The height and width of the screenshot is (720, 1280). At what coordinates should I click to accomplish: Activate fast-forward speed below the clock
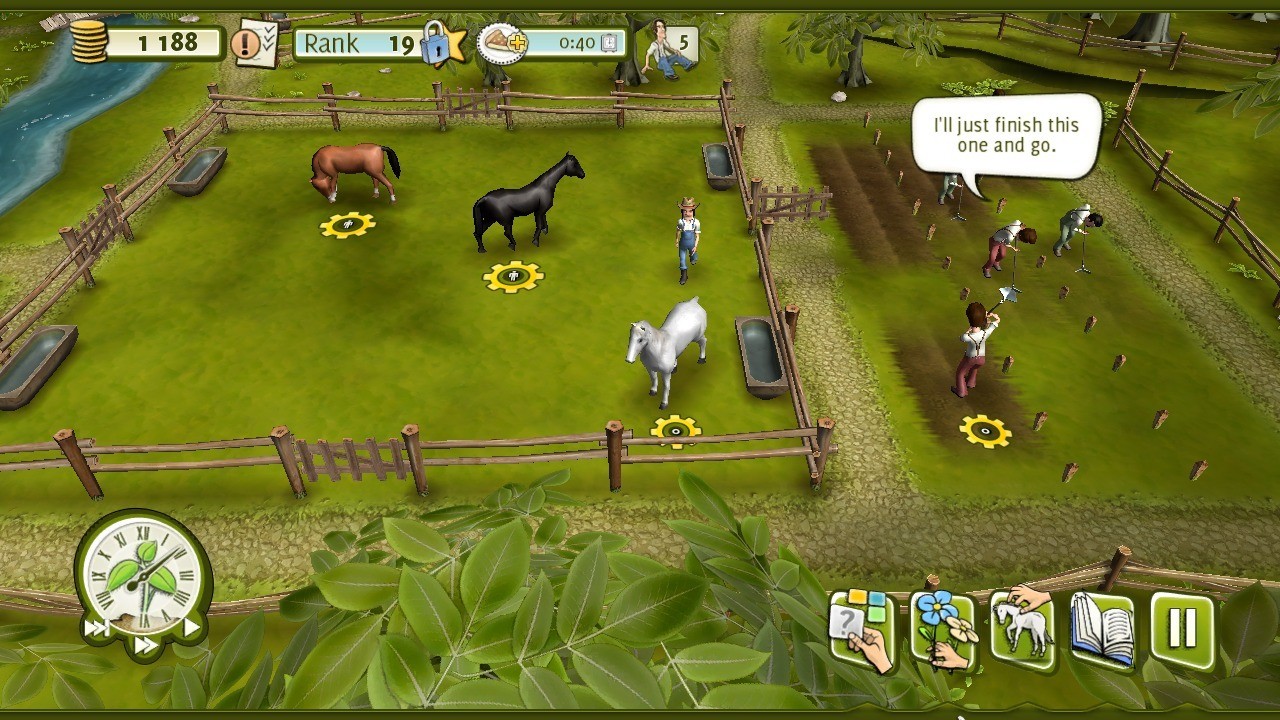[145, 646]
